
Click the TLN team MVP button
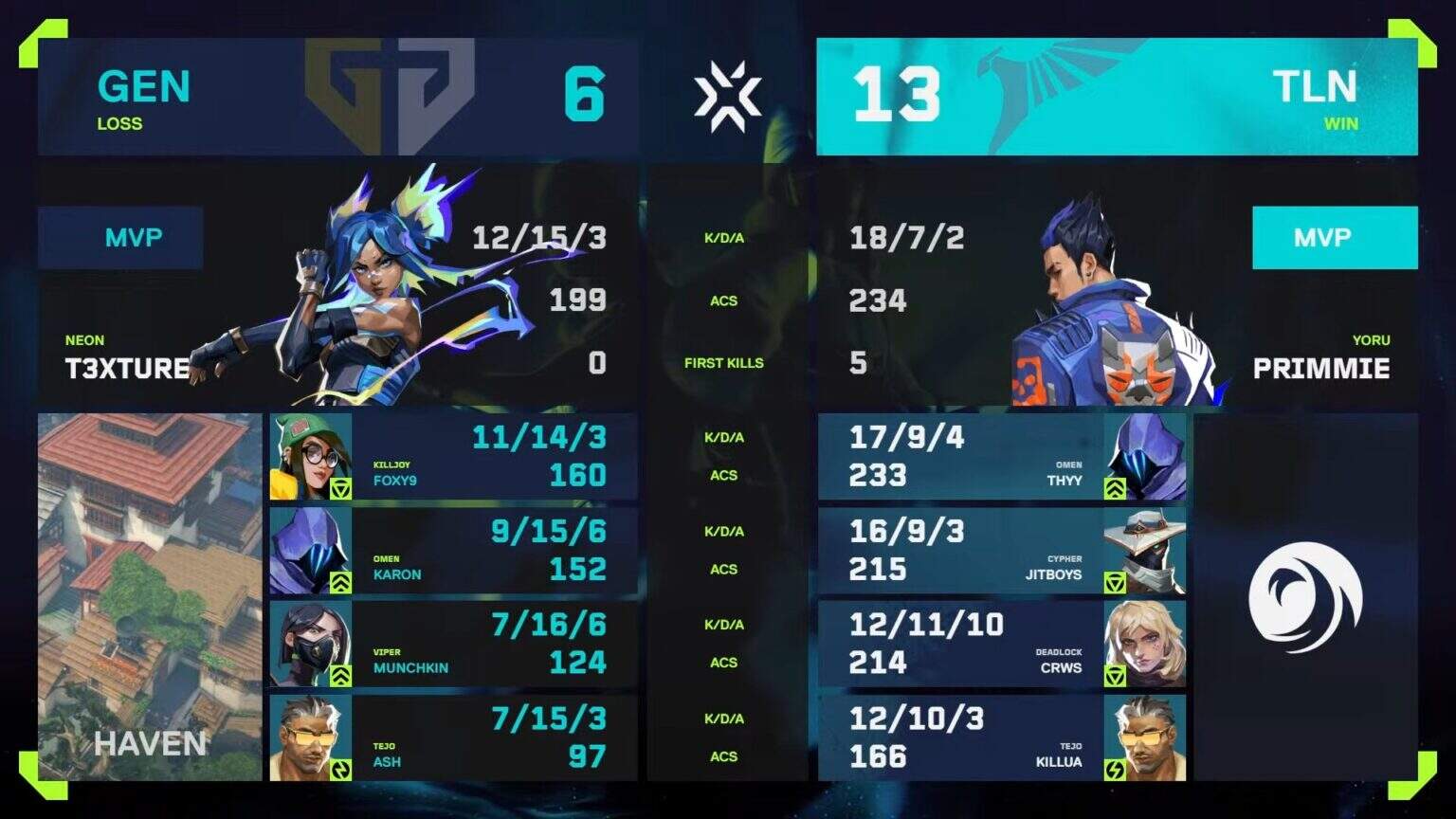tap(1335, 238)
